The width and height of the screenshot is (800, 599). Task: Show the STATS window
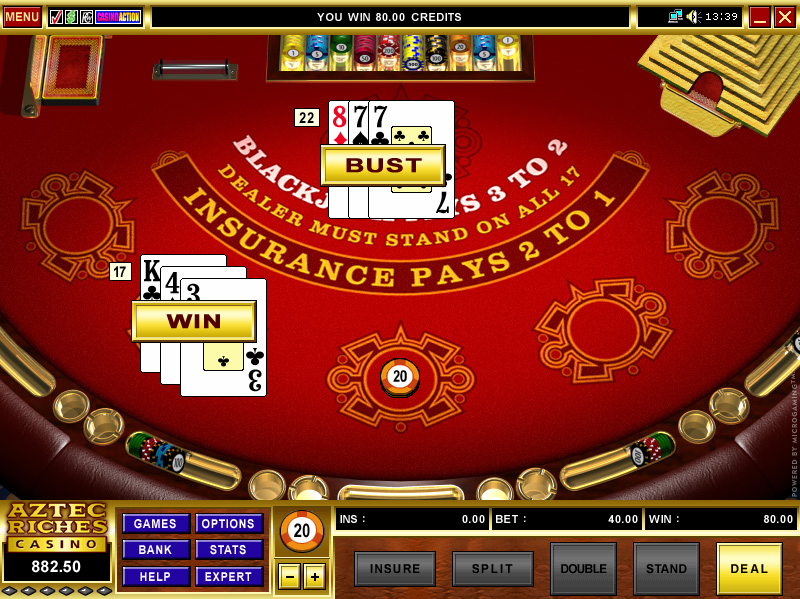tap(229, 549)
